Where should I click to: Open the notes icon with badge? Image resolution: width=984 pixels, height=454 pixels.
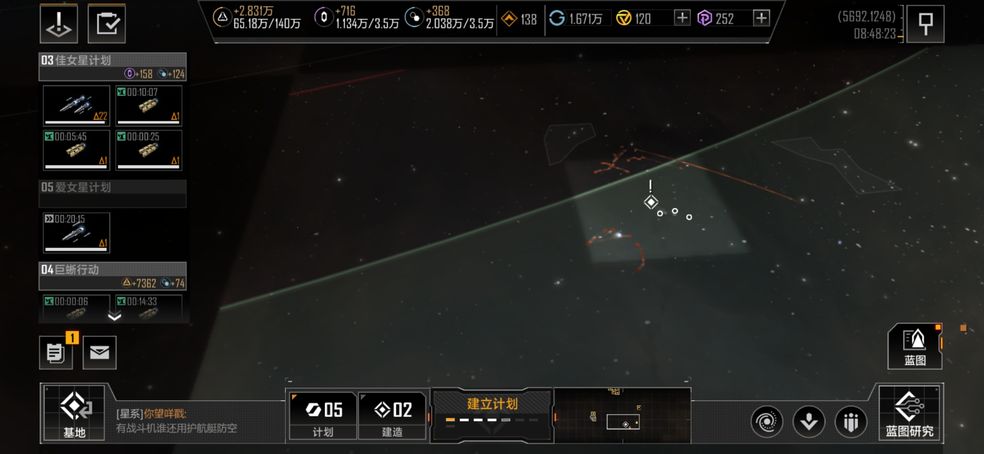pos(57,351)
